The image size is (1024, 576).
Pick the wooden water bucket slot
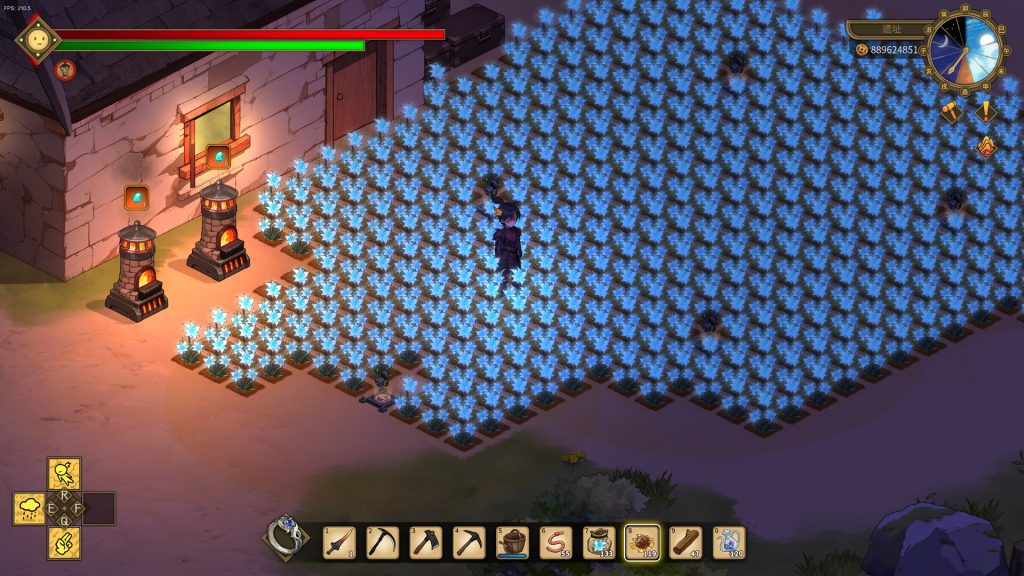point(513,543)
